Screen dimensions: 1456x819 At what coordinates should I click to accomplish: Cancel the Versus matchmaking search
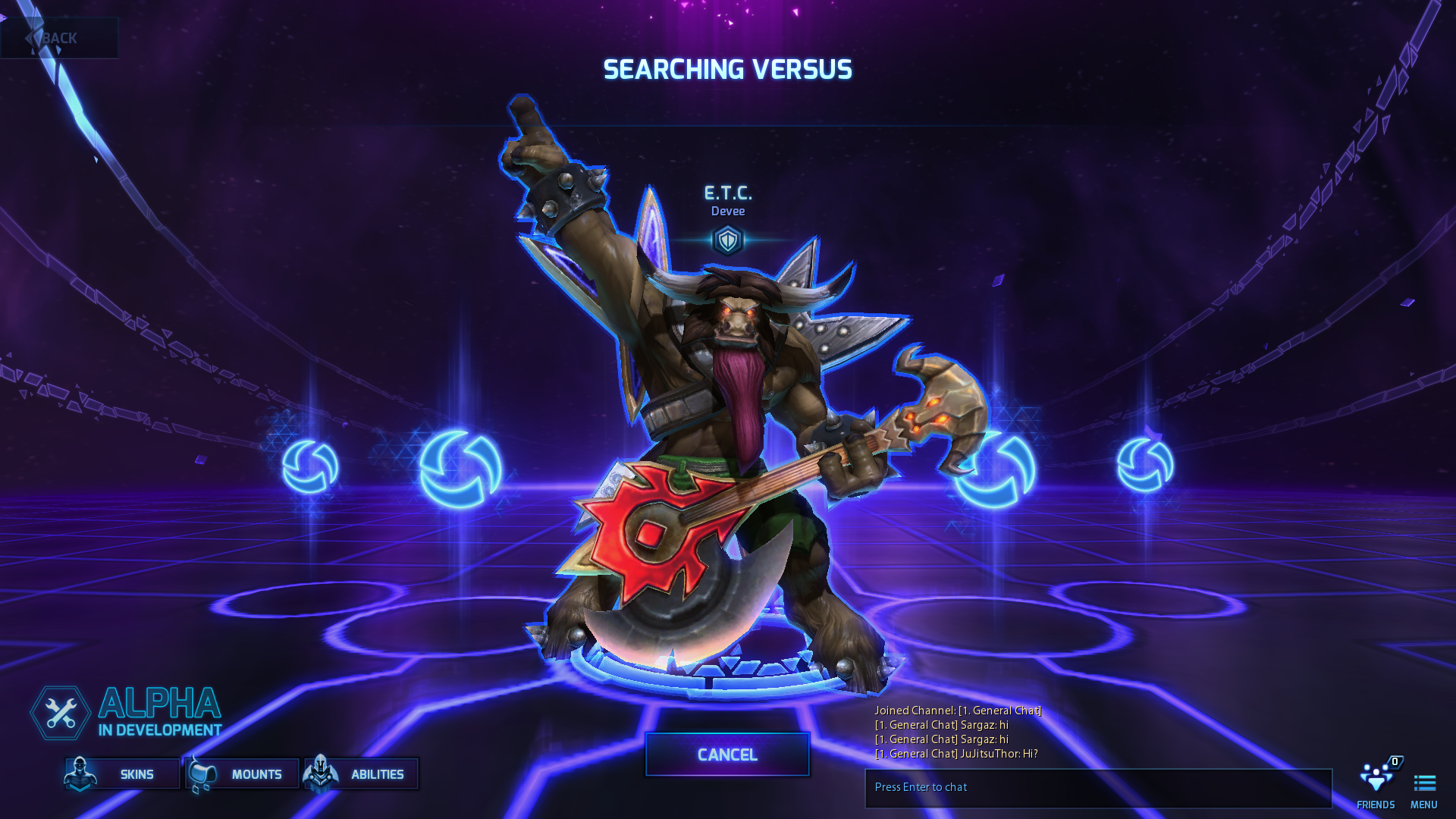click(x=726, y=755)
